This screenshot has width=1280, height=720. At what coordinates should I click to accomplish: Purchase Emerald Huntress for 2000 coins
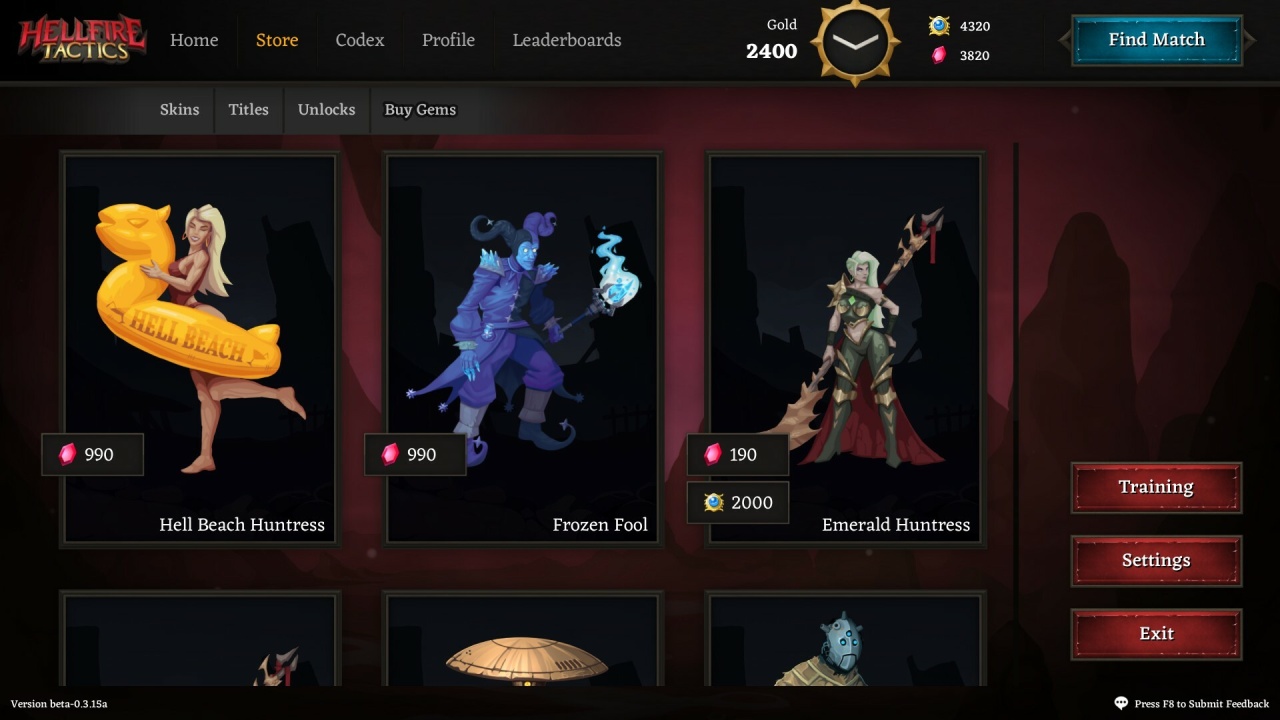[x=738, y=503]
